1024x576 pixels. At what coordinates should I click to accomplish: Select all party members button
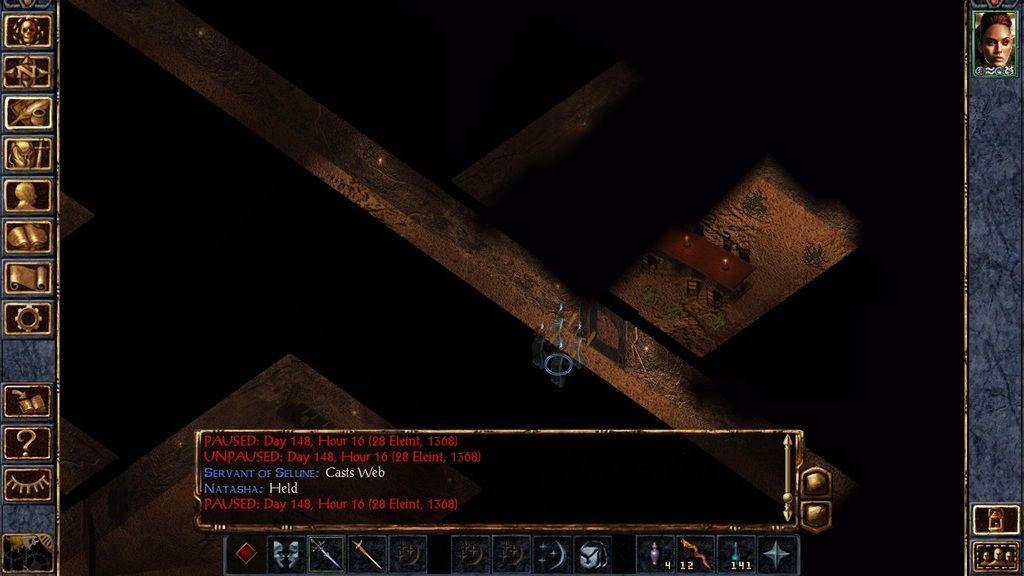tap(995, 556)
